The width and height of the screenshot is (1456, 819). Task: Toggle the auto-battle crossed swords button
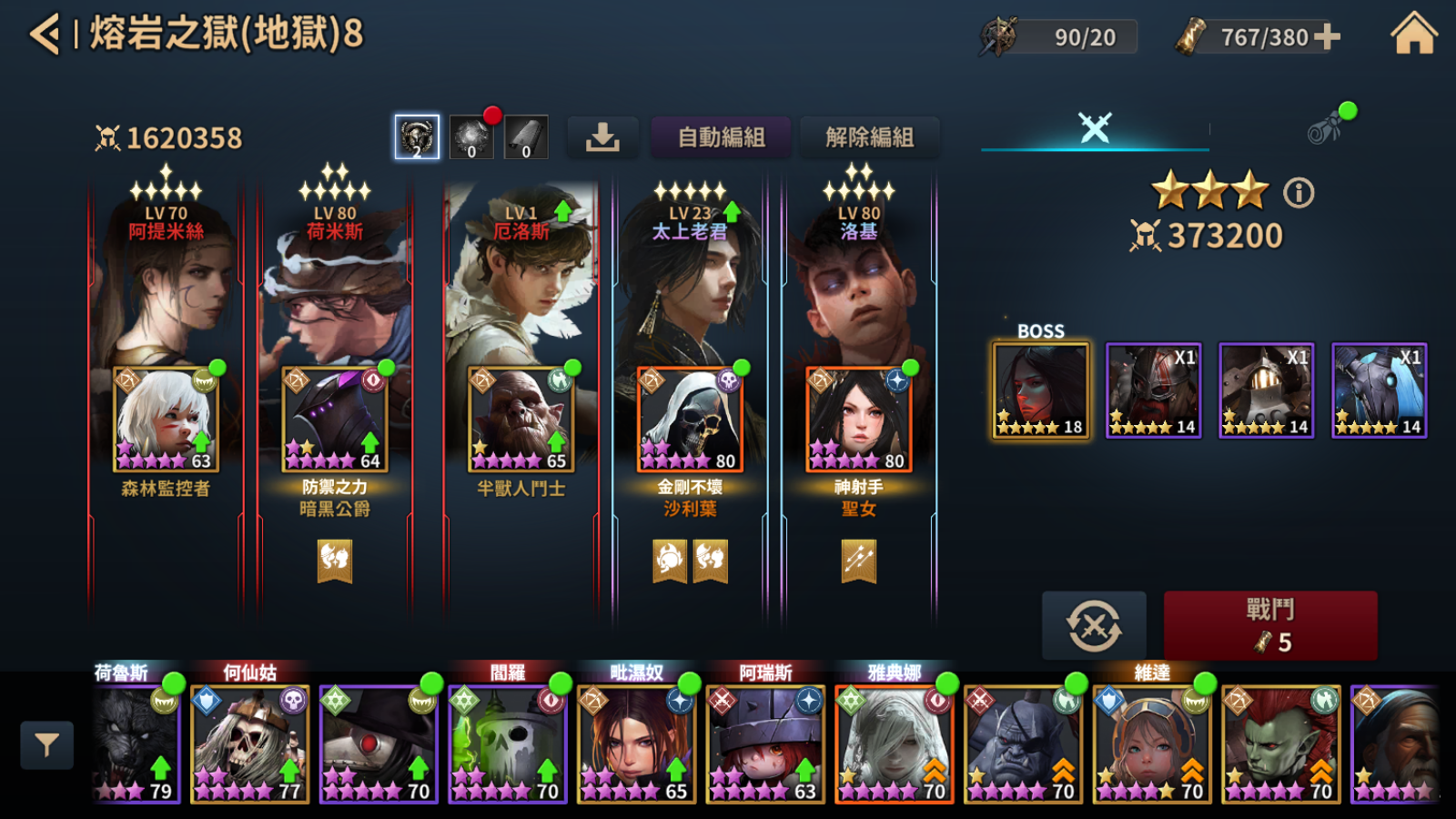[x=1094, y=626]
